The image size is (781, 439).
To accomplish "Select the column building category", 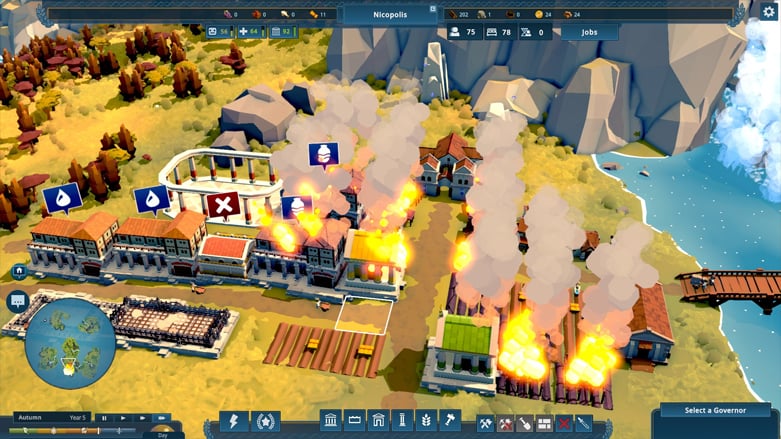I will pyautogui.click(x=401, y=421).
